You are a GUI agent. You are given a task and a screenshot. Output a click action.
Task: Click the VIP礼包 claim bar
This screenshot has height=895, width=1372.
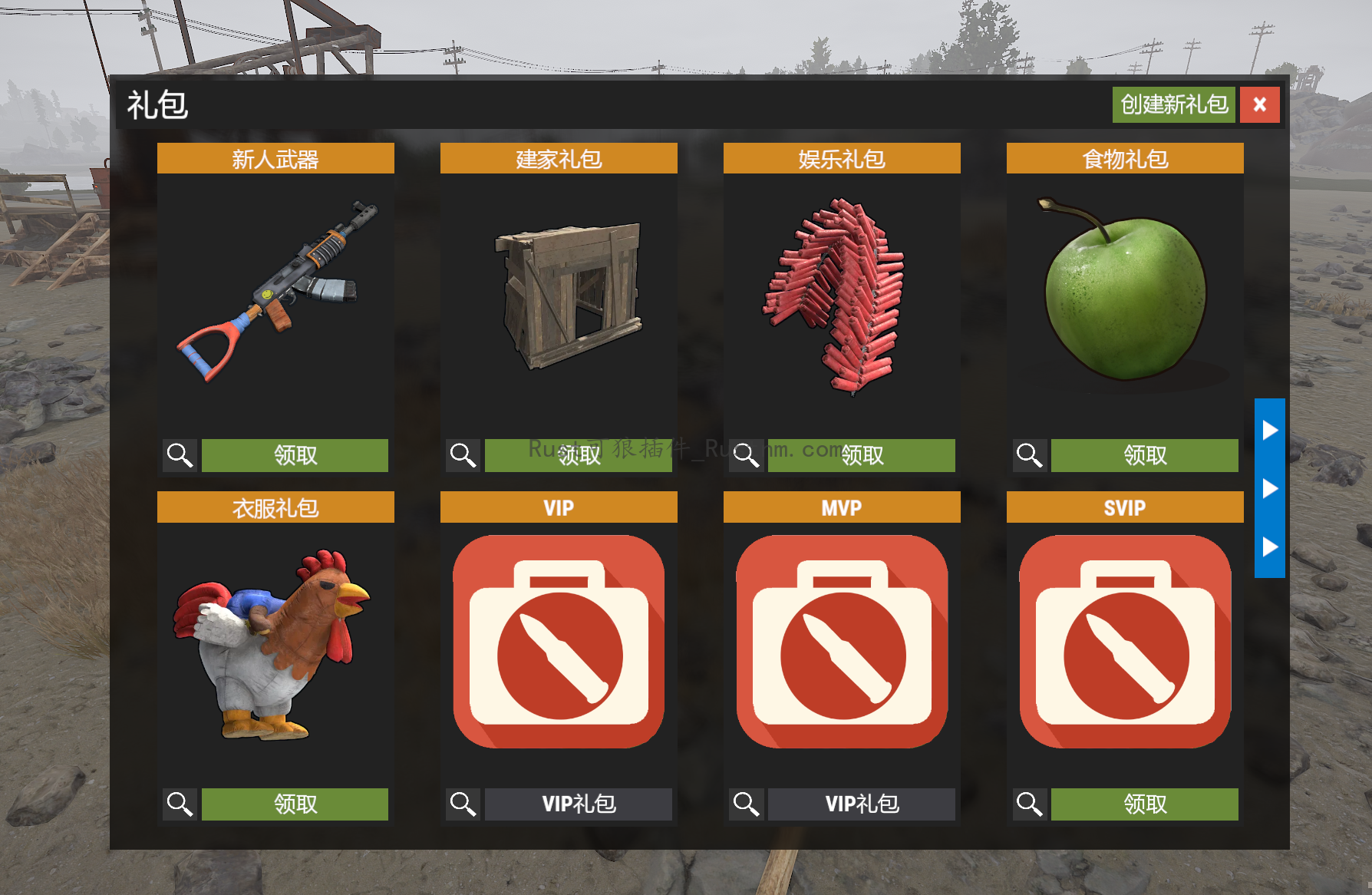point(578,804)
